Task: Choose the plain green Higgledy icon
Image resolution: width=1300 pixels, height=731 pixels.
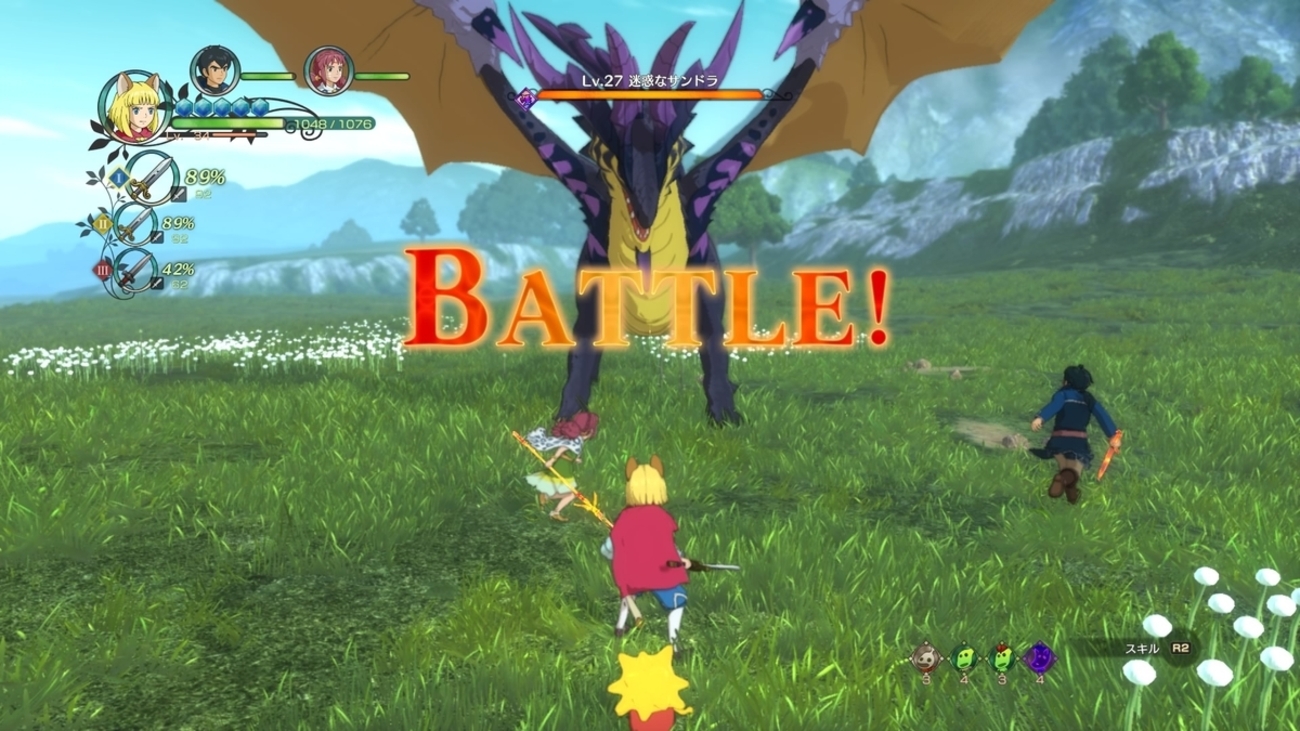Action: [964, 658]
